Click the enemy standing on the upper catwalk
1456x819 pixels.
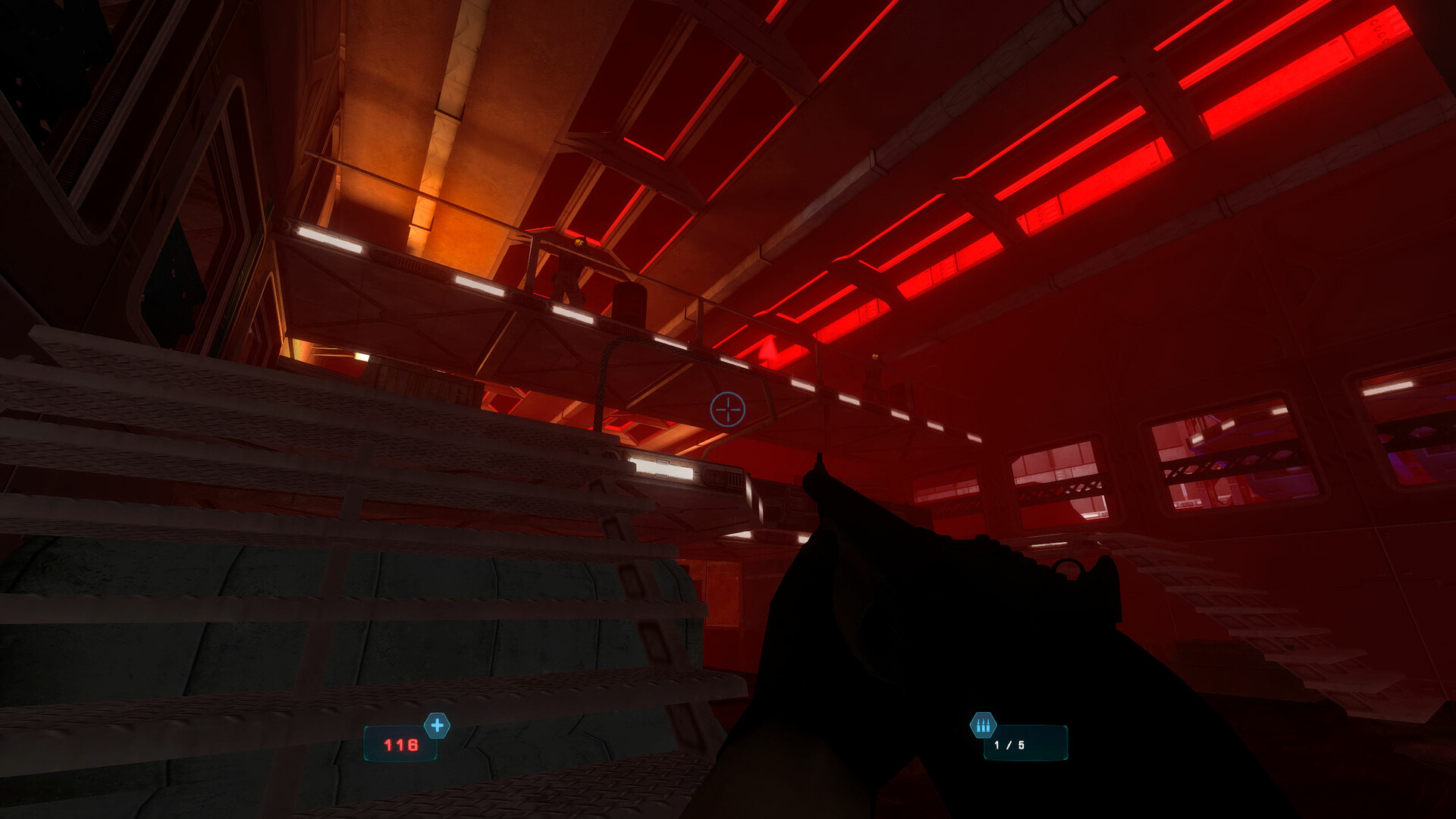(569, 269)
